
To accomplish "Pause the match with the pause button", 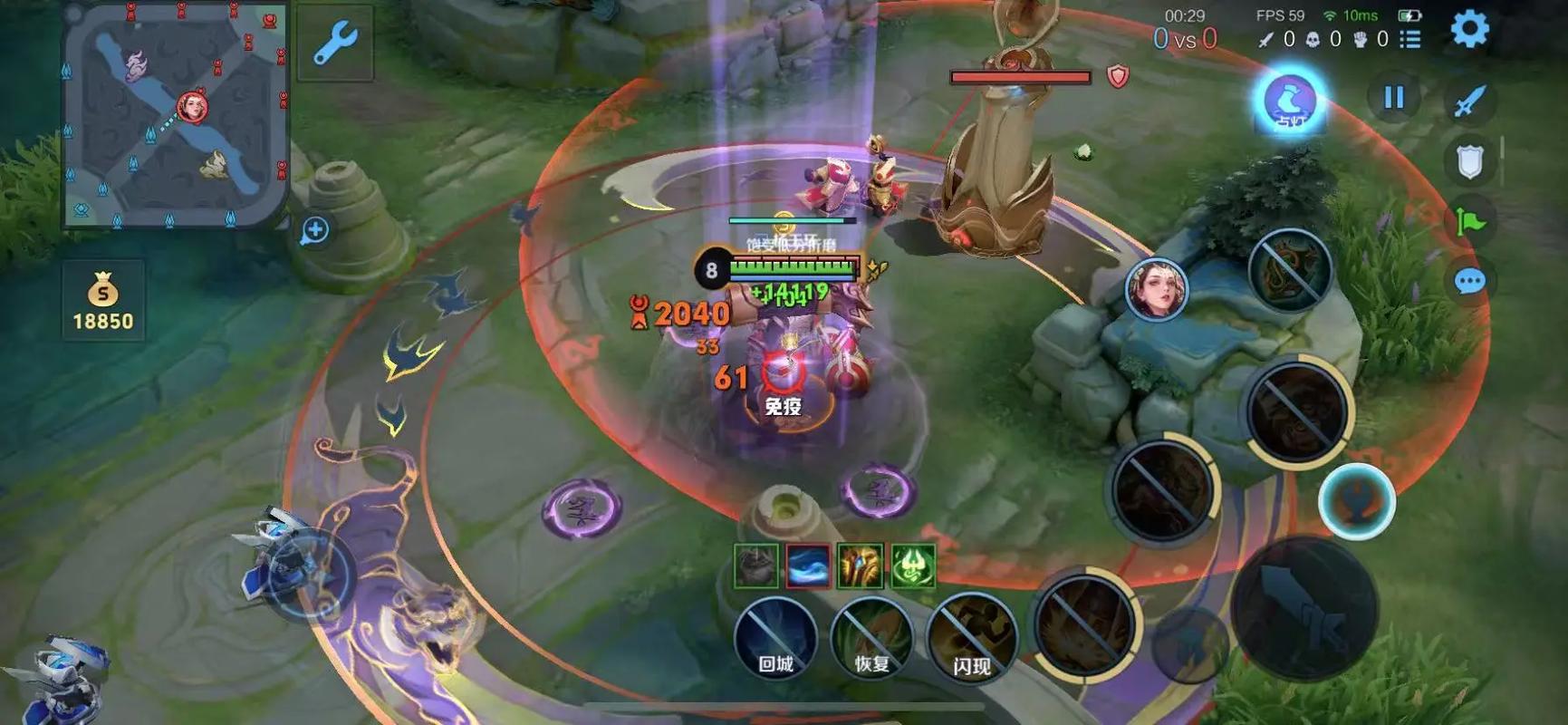I will pos(1393,98).
